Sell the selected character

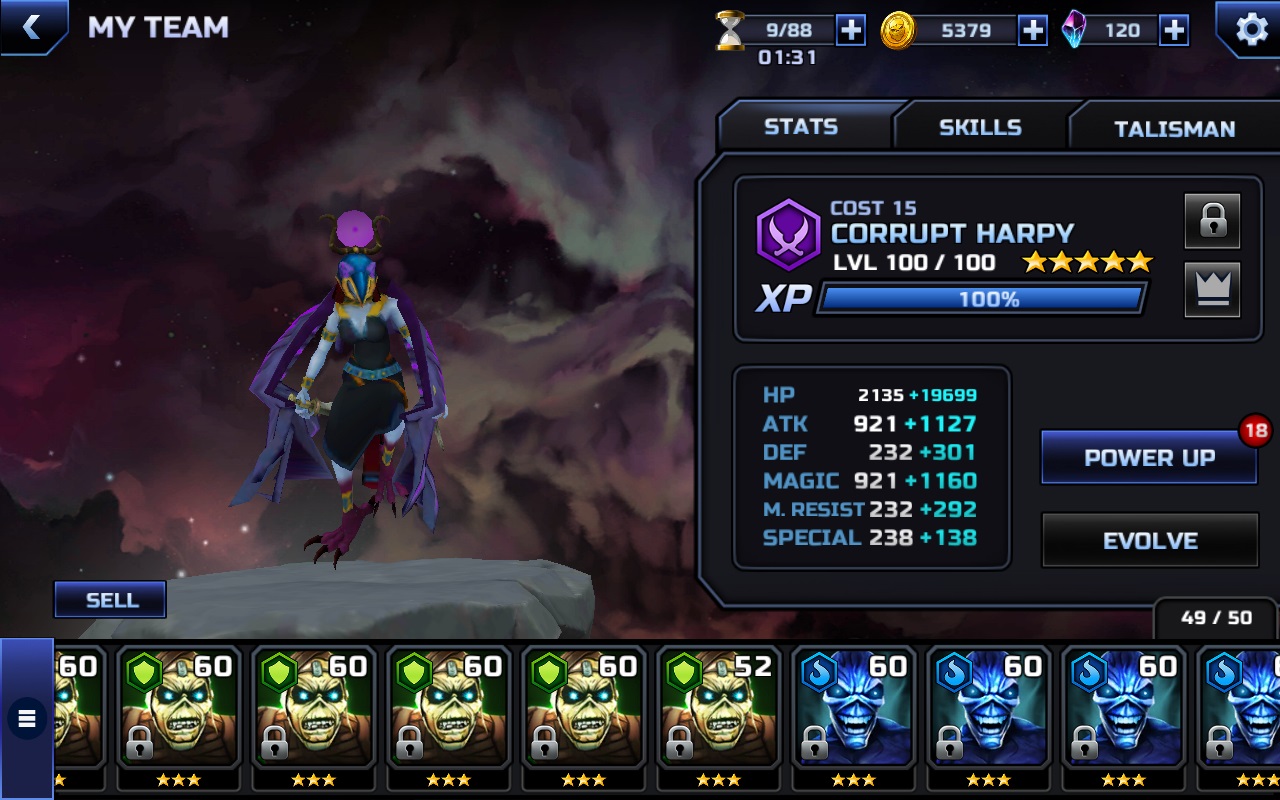coord(111,600)
